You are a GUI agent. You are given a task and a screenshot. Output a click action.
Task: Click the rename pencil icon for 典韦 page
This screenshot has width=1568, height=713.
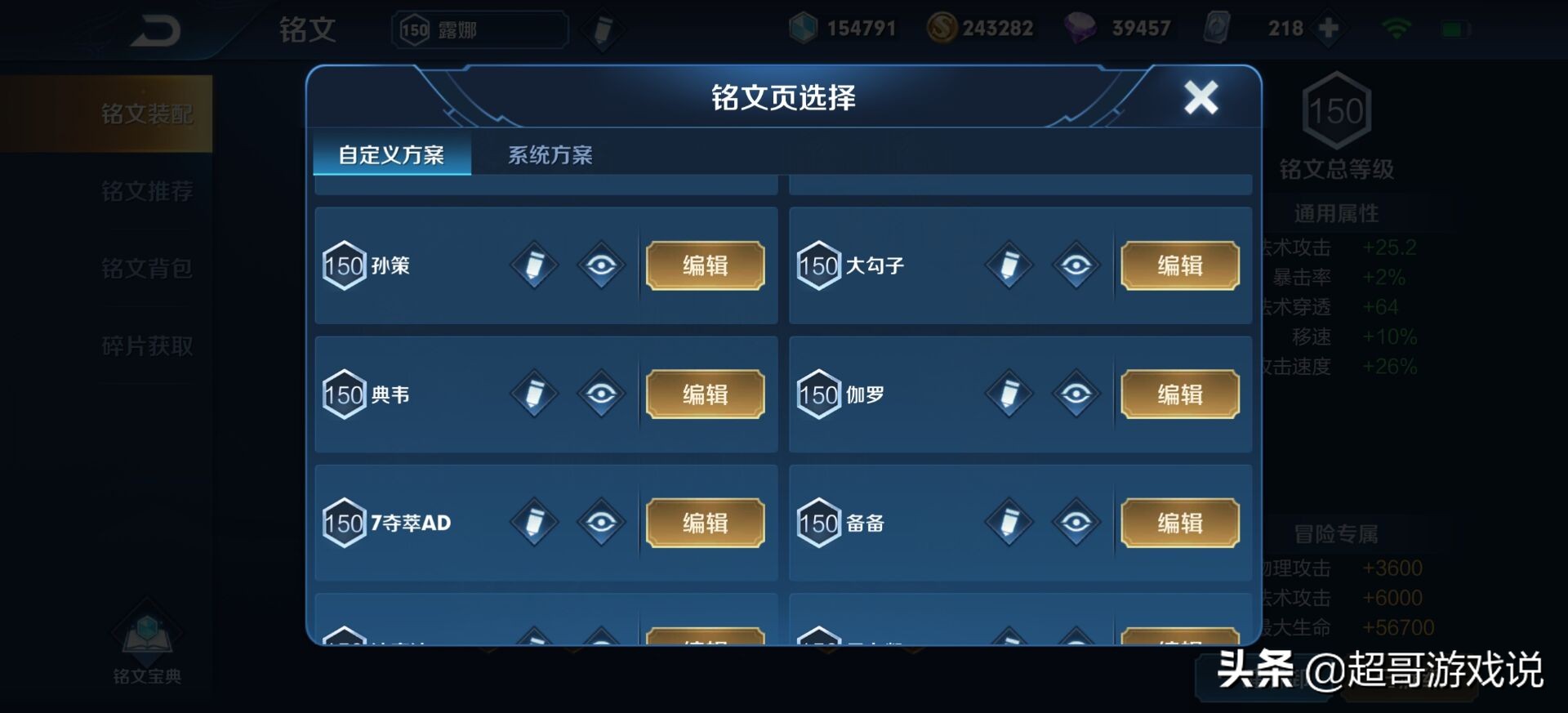coord(534,394)
